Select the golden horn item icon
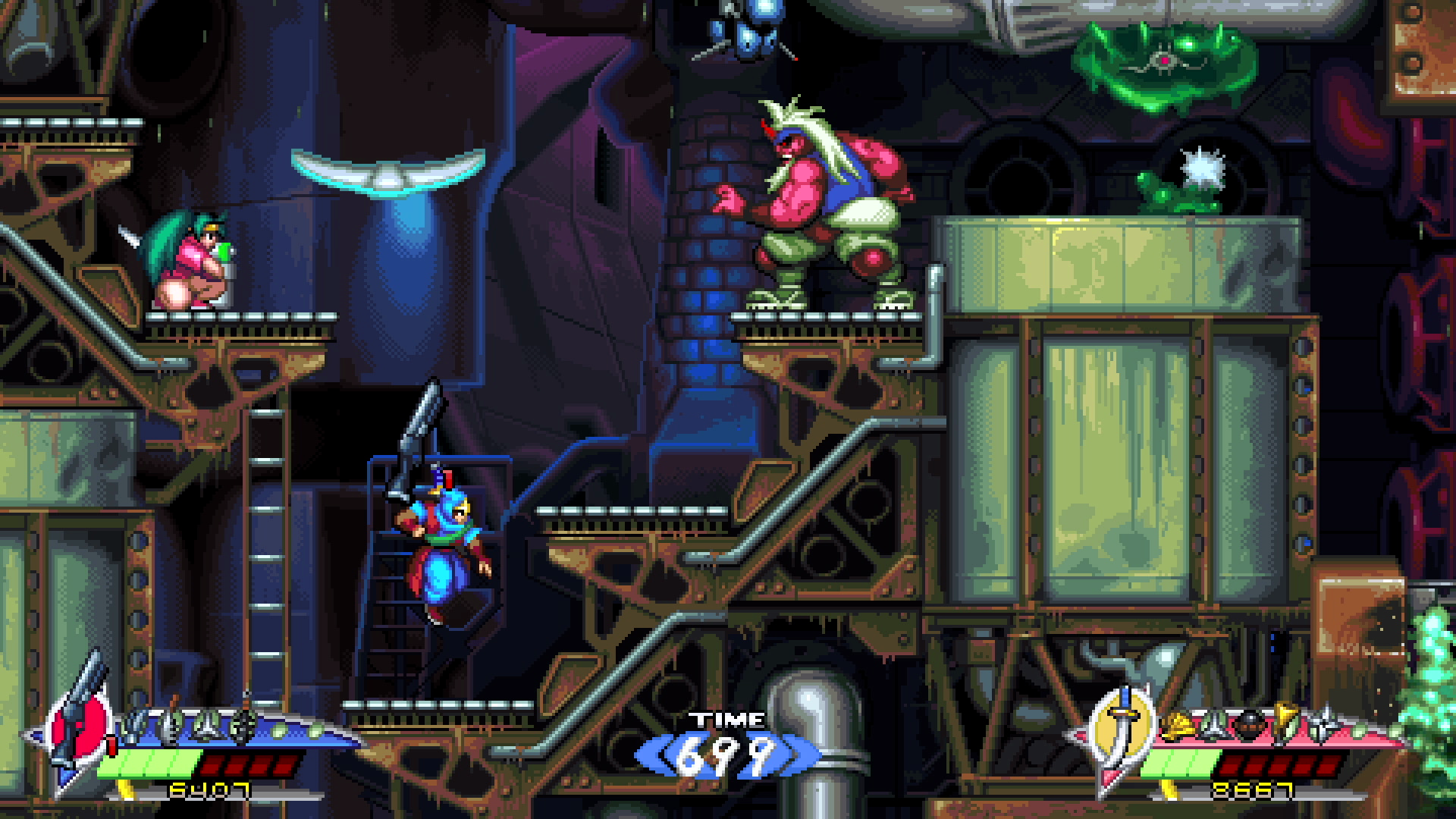The height and width of the screenshot is (819, 1456). pyautogui.click(x=1285, y=723)
